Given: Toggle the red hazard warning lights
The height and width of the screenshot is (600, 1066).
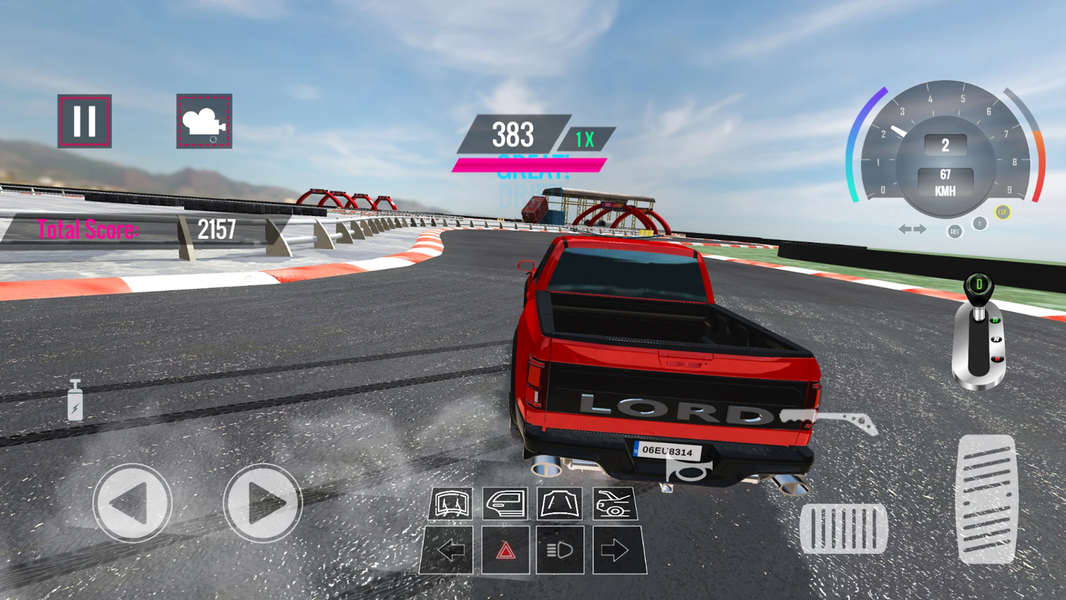Looking at the screenshot, I should pyautogui.click(x=505, y=550).
